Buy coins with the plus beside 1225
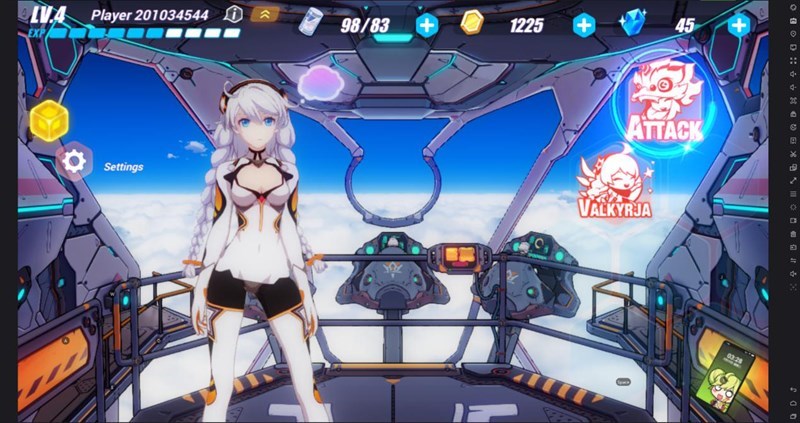The image size is (800, 423). point(583,25)
